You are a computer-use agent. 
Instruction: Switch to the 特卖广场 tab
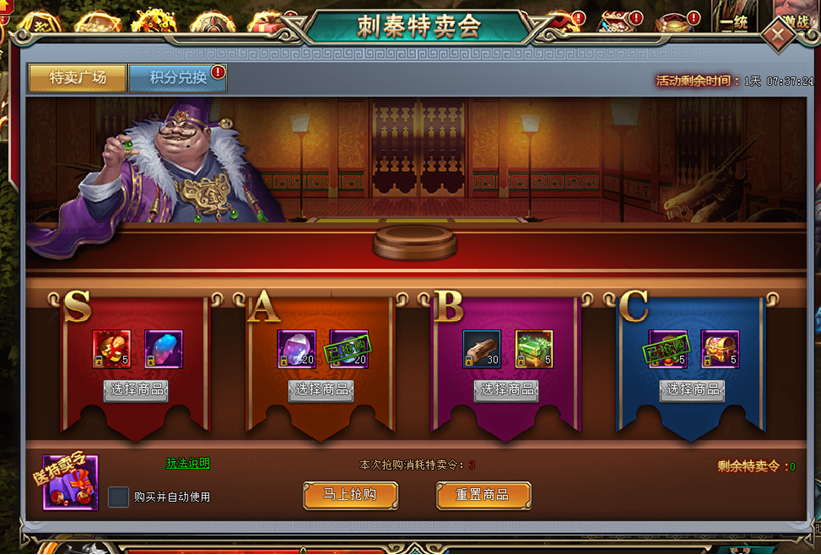tap(77, 77)
